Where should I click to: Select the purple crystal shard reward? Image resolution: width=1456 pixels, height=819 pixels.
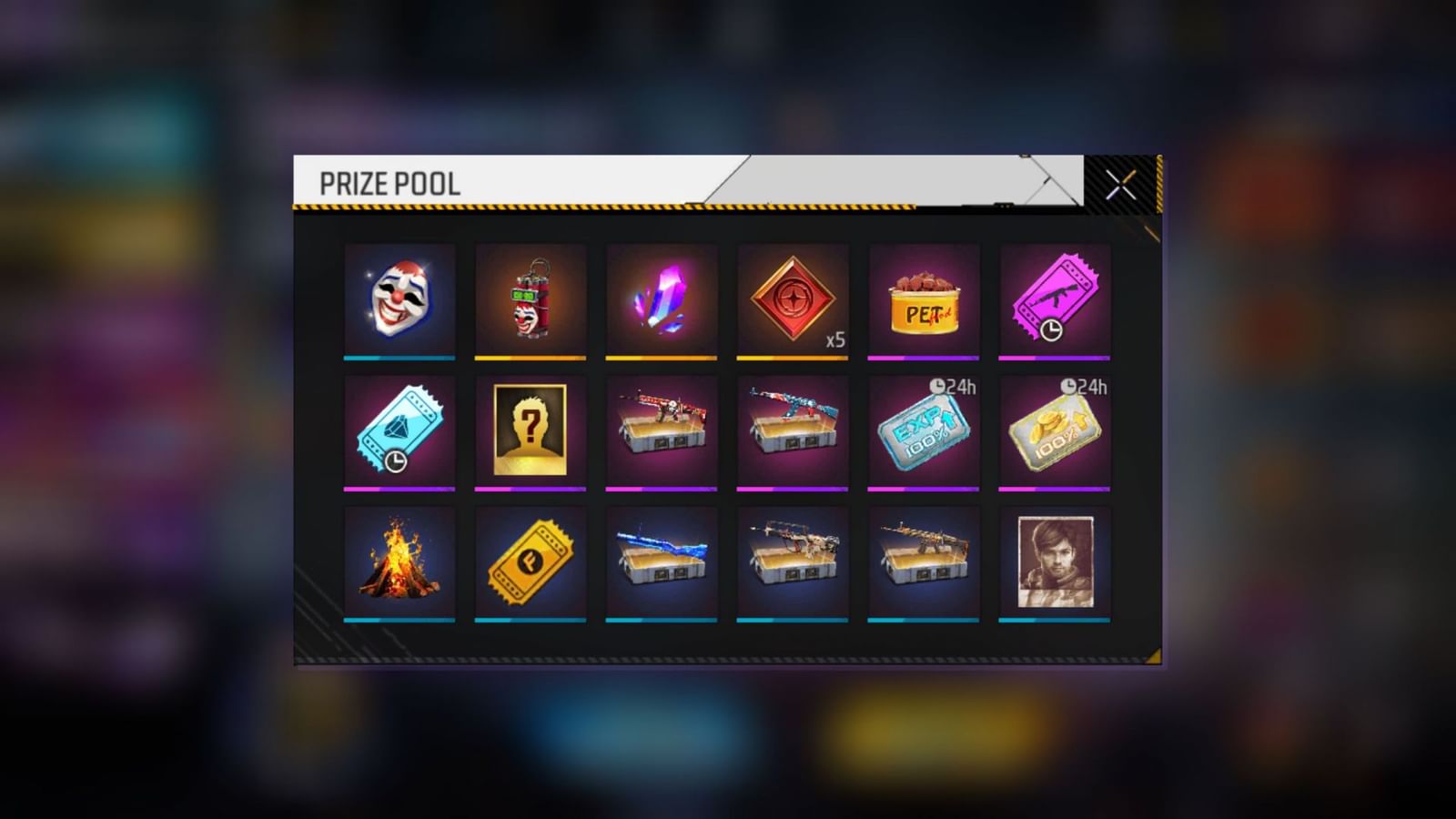pyautogui.click(x=662, y=300)
